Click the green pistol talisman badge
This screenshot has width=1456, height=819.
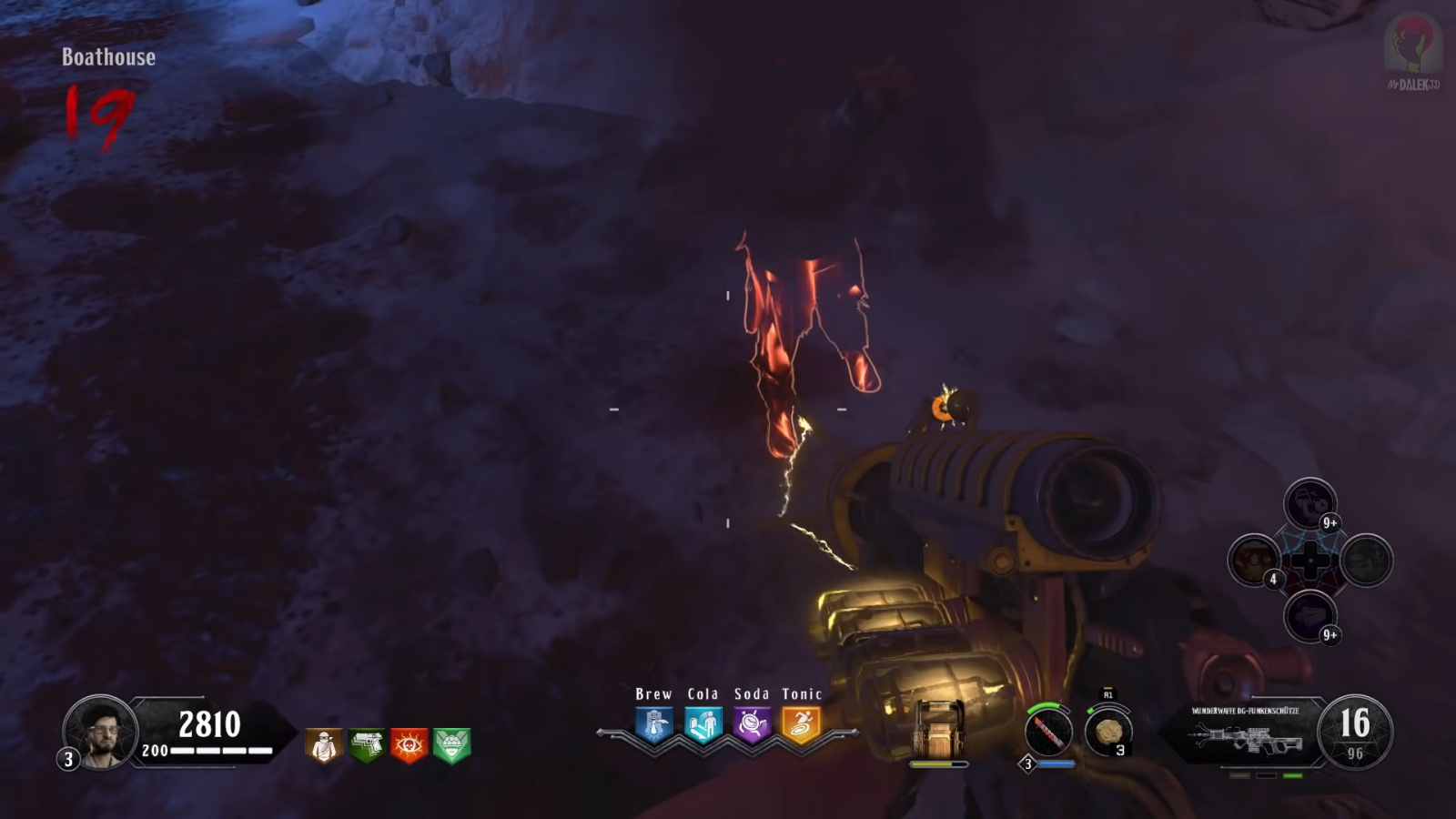pyautogui.click(x=367, y=745)
